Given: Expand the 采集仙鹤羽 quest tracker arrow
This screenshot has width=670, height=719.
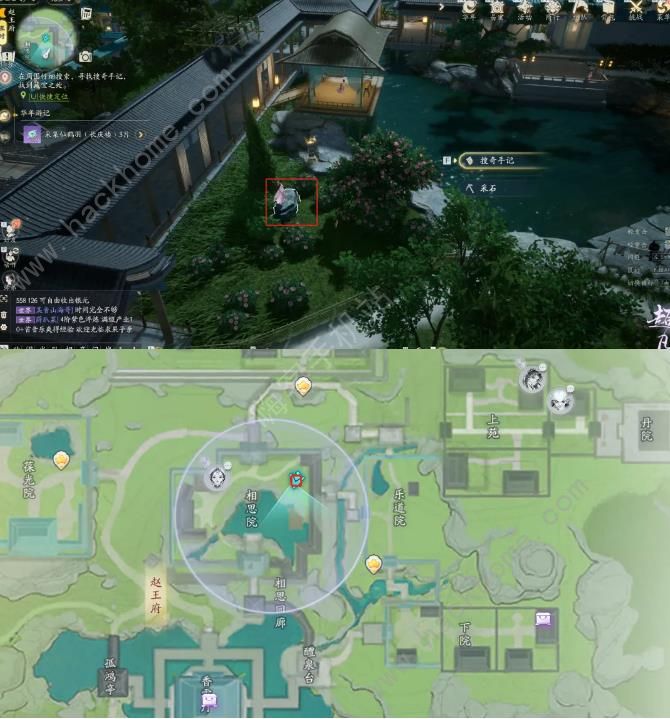Looking at the screenshot, I should coord(141,133).
